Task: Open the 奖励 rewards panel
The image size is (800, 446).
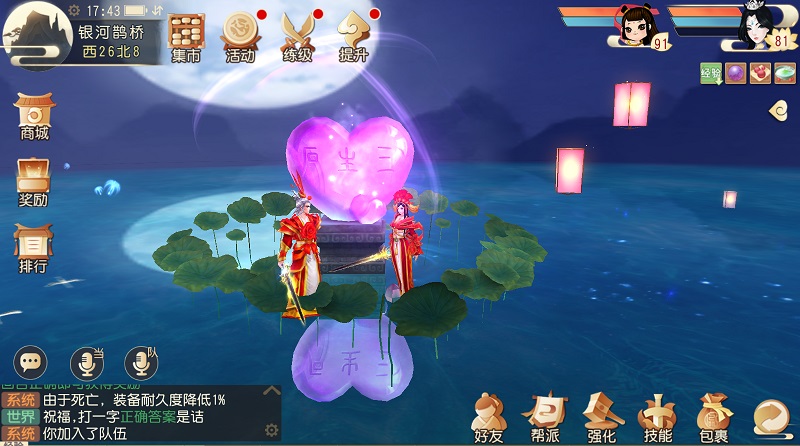Action: click(34, 182)
